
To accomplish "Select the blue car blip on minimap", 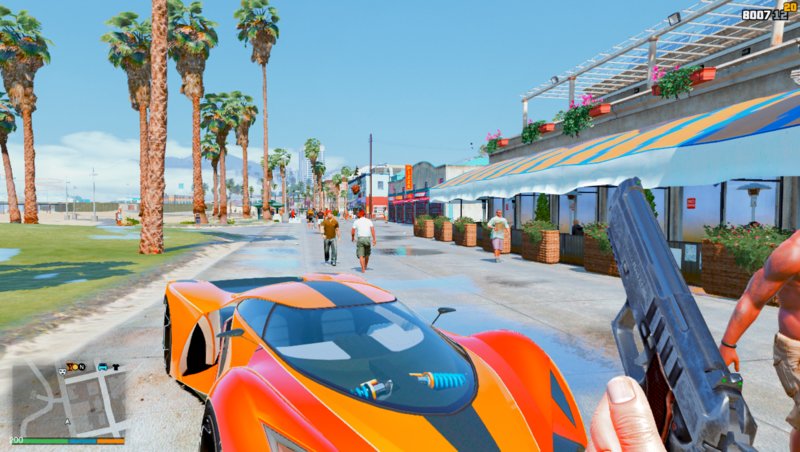I will [102, 367].
